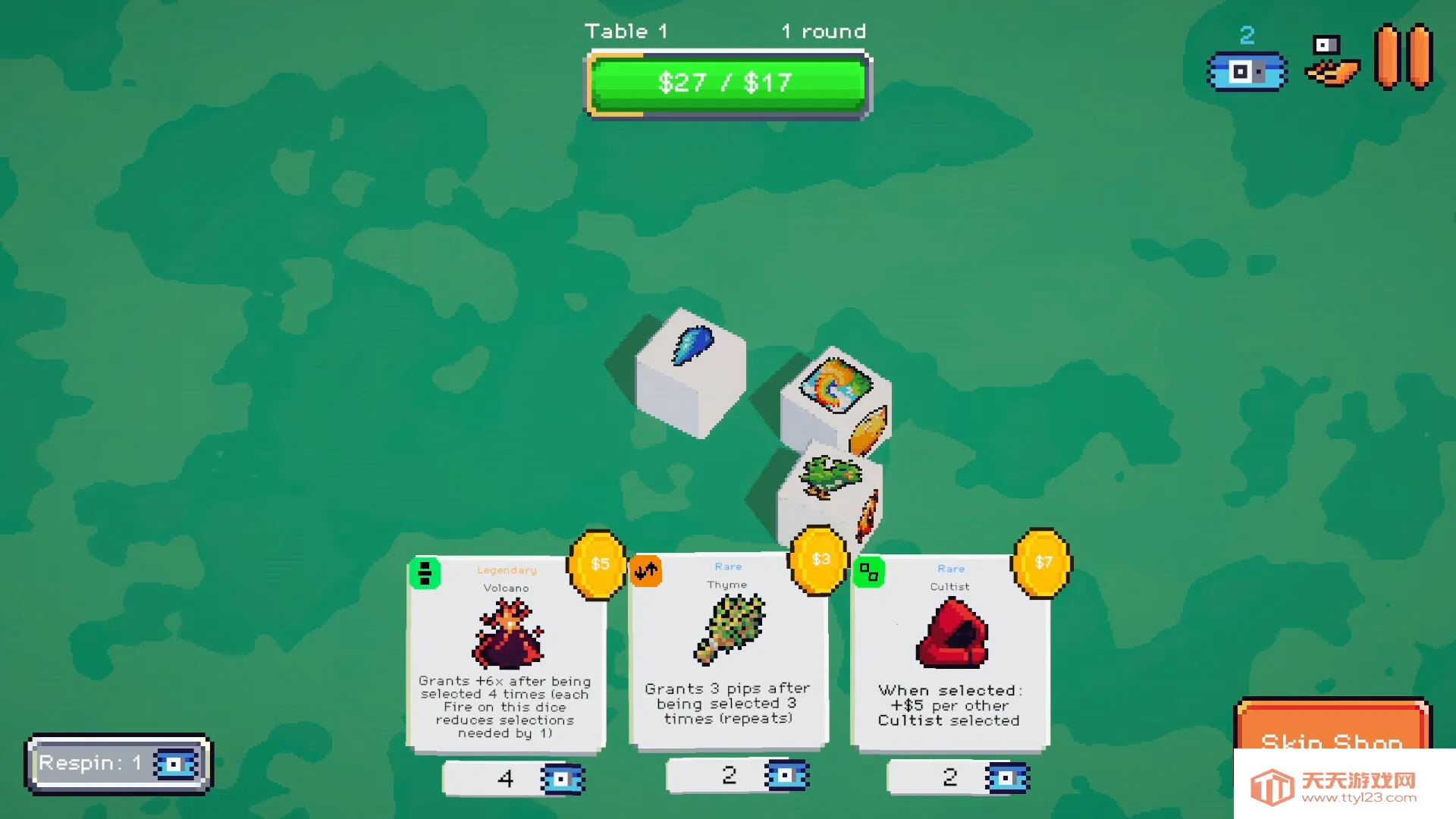Buy Cultist for 2 tokens

[958, 777]
